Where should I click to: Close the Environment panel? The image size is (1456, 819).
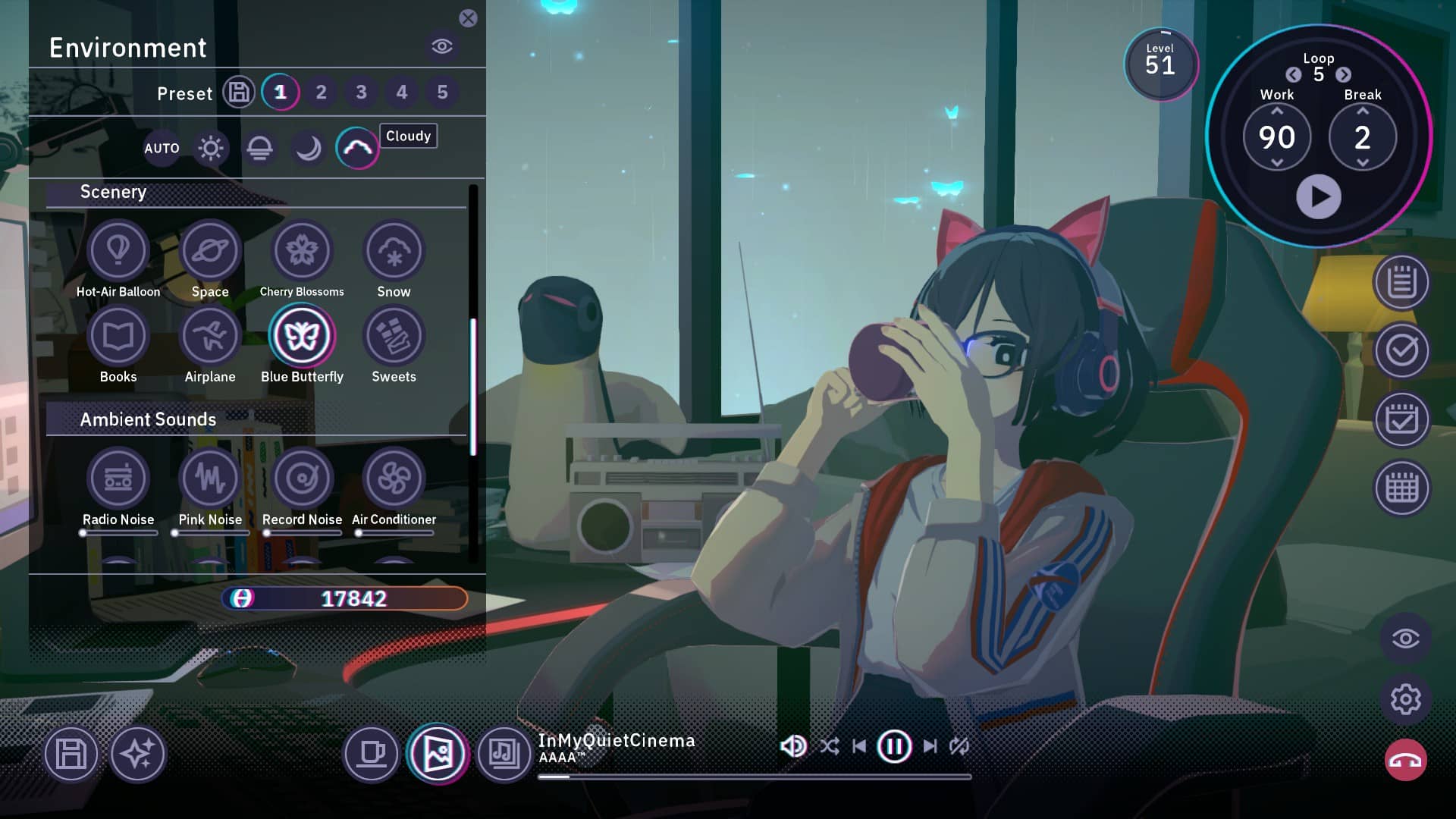click(x=468, y=18)
